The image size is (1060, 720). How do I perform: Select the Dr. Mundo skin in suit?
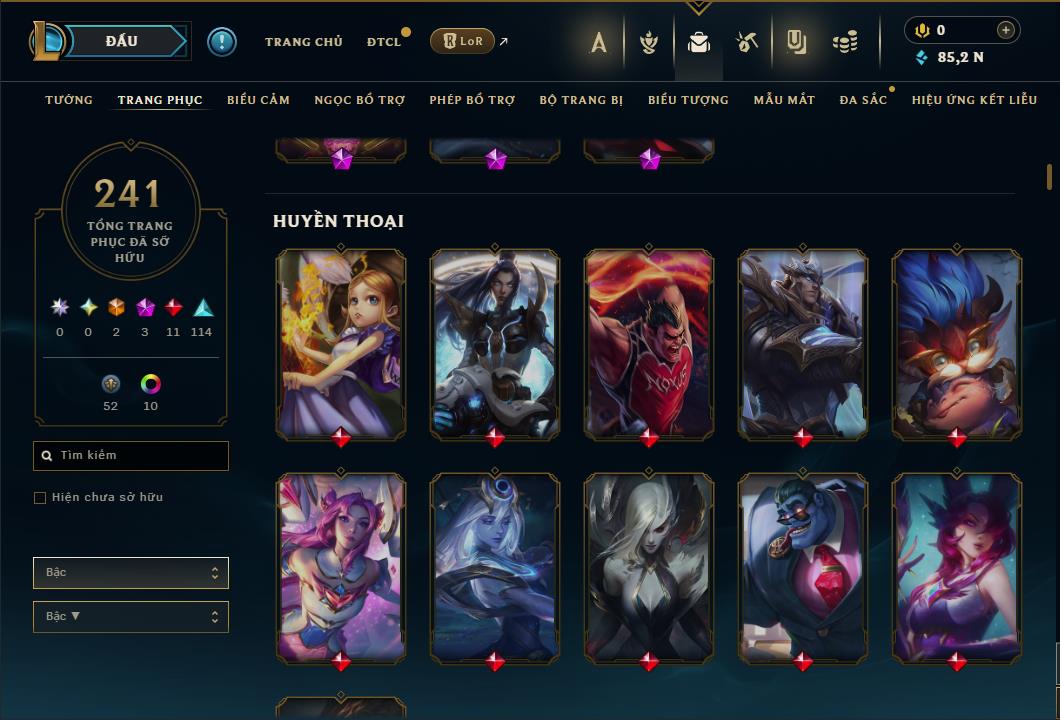click(803, 567)
